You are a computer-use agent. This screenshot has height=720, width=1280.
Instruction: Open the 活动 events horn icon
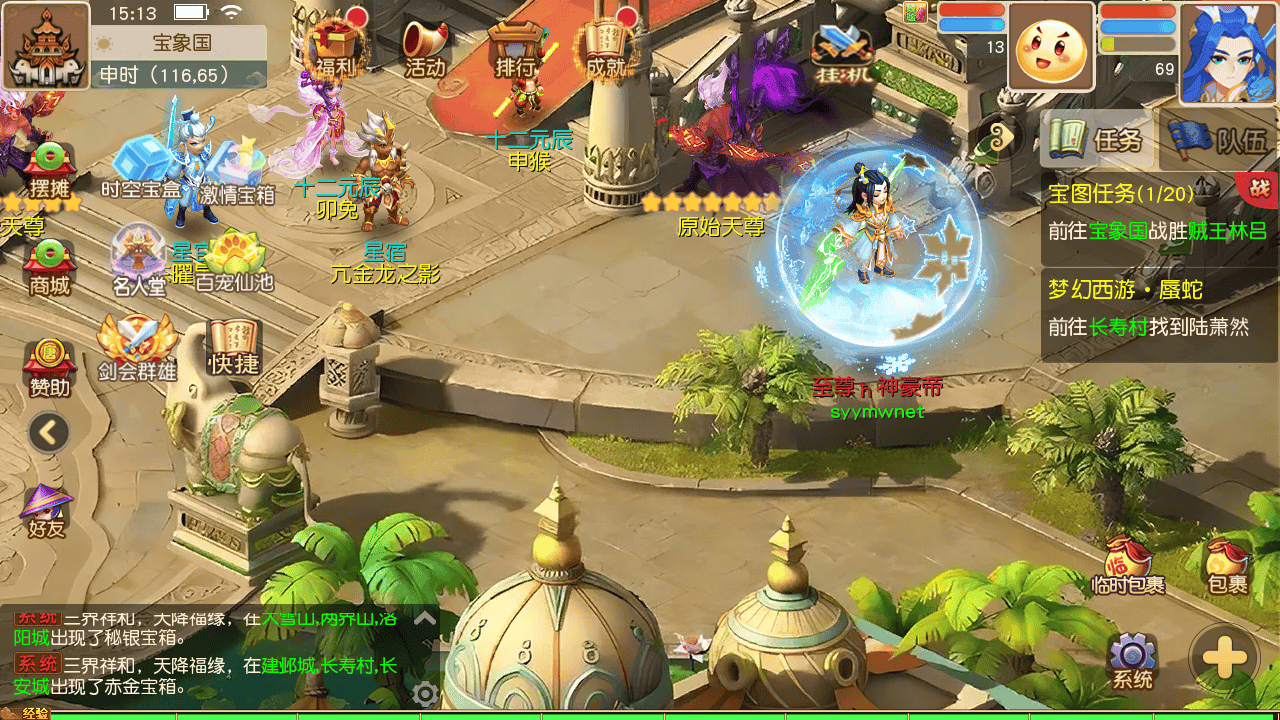425,48
